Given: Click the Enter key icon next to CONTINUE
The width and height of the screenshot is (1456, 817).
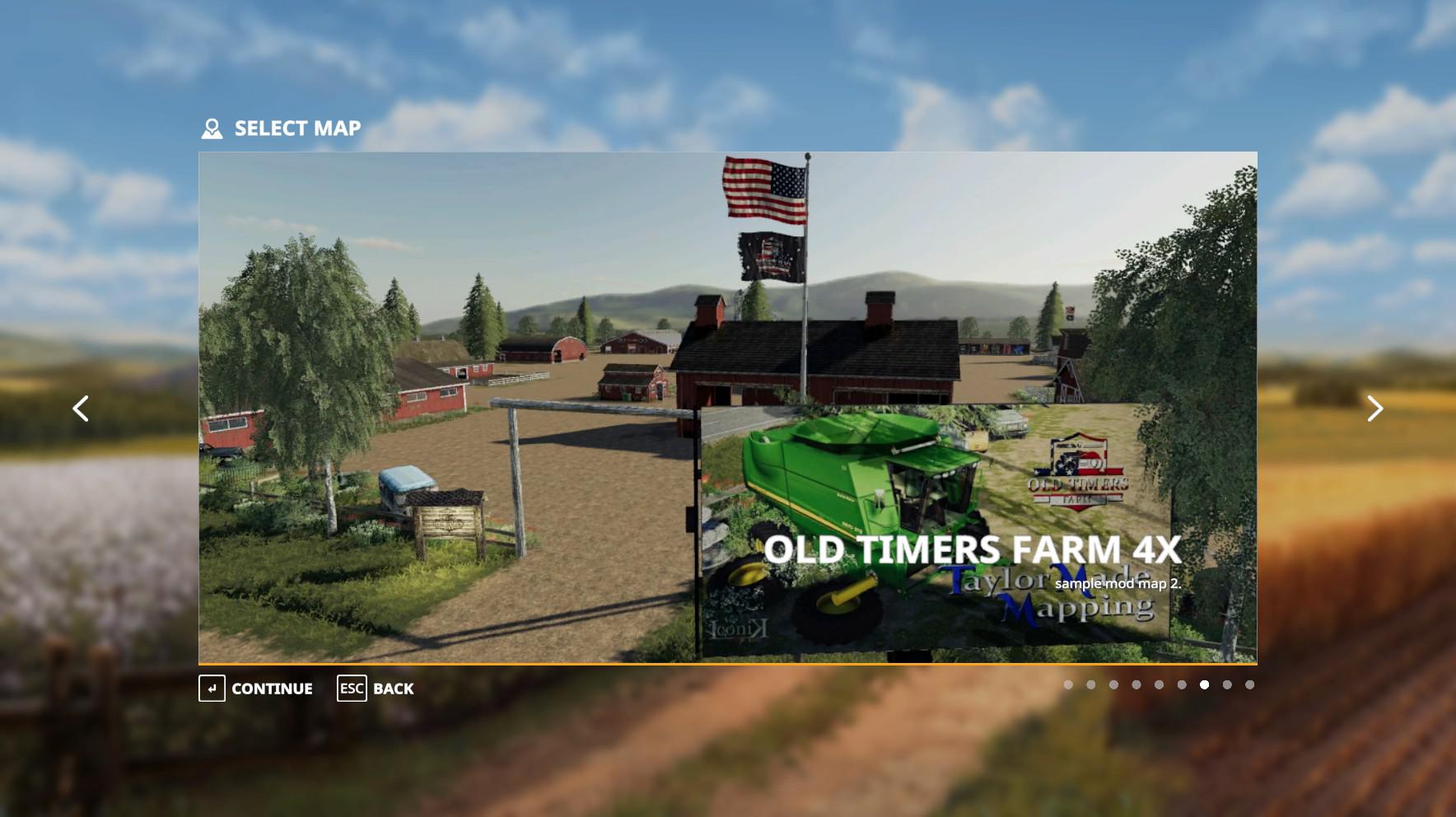Looking at the screenshot, I should (x=212, y=689).
